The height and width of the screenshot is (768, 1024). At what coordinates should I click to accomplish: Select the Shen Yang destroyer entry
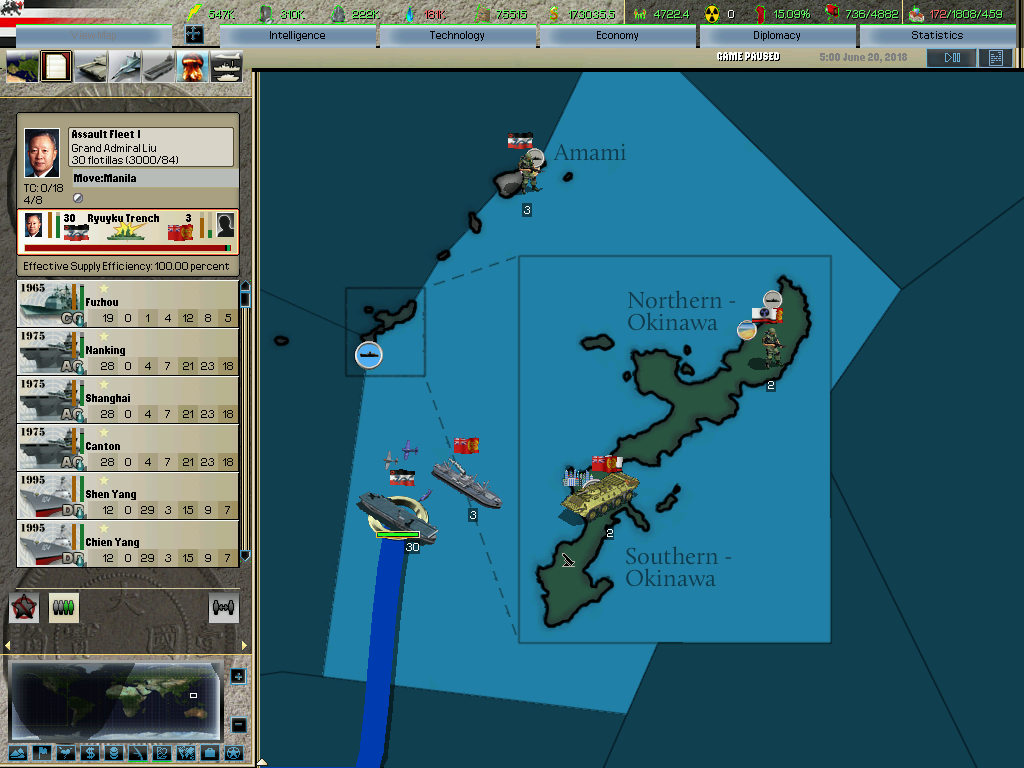tap(128, 496)
